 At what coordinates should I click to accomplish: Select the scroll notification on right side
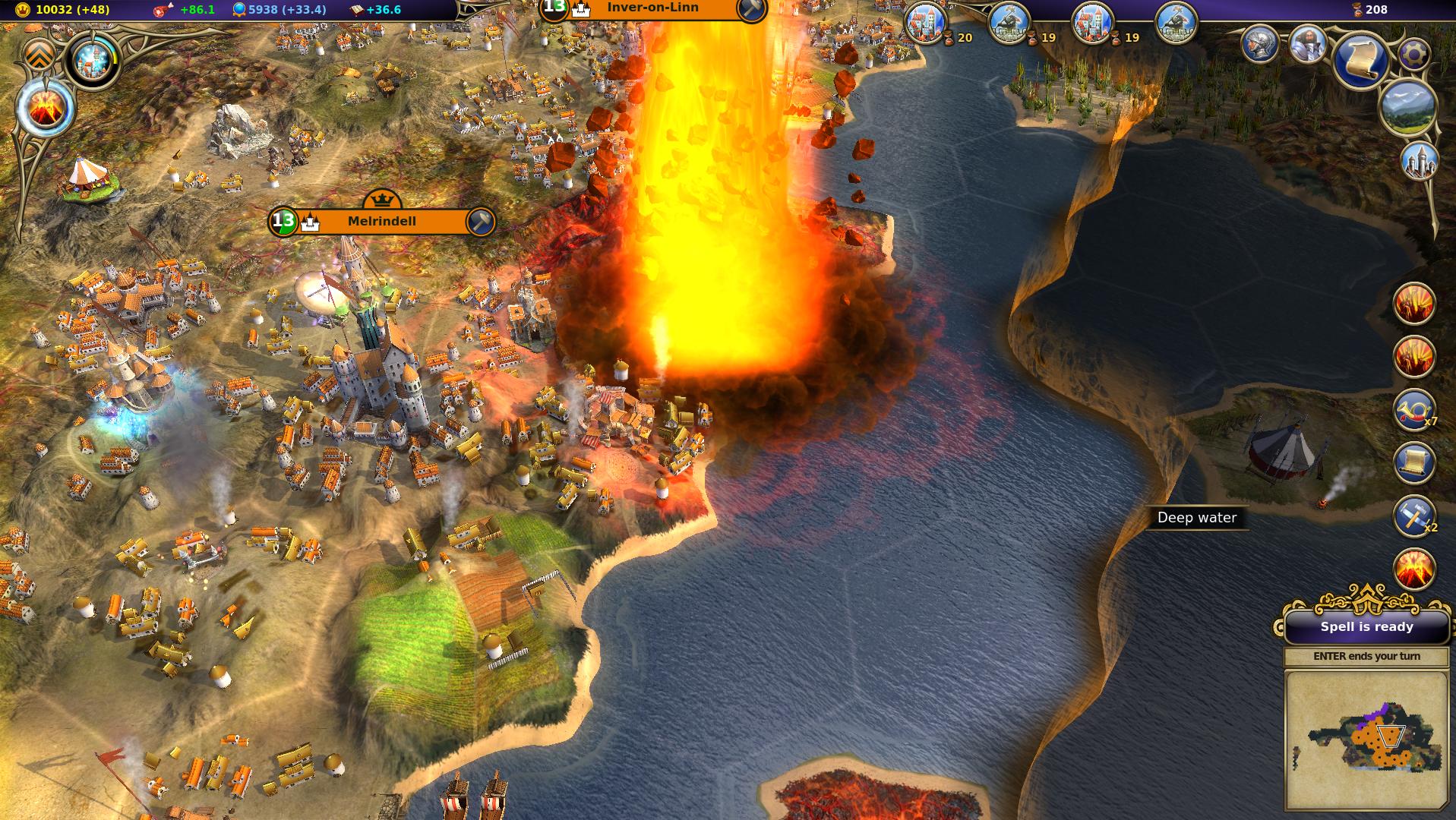tap(1413, 463)
